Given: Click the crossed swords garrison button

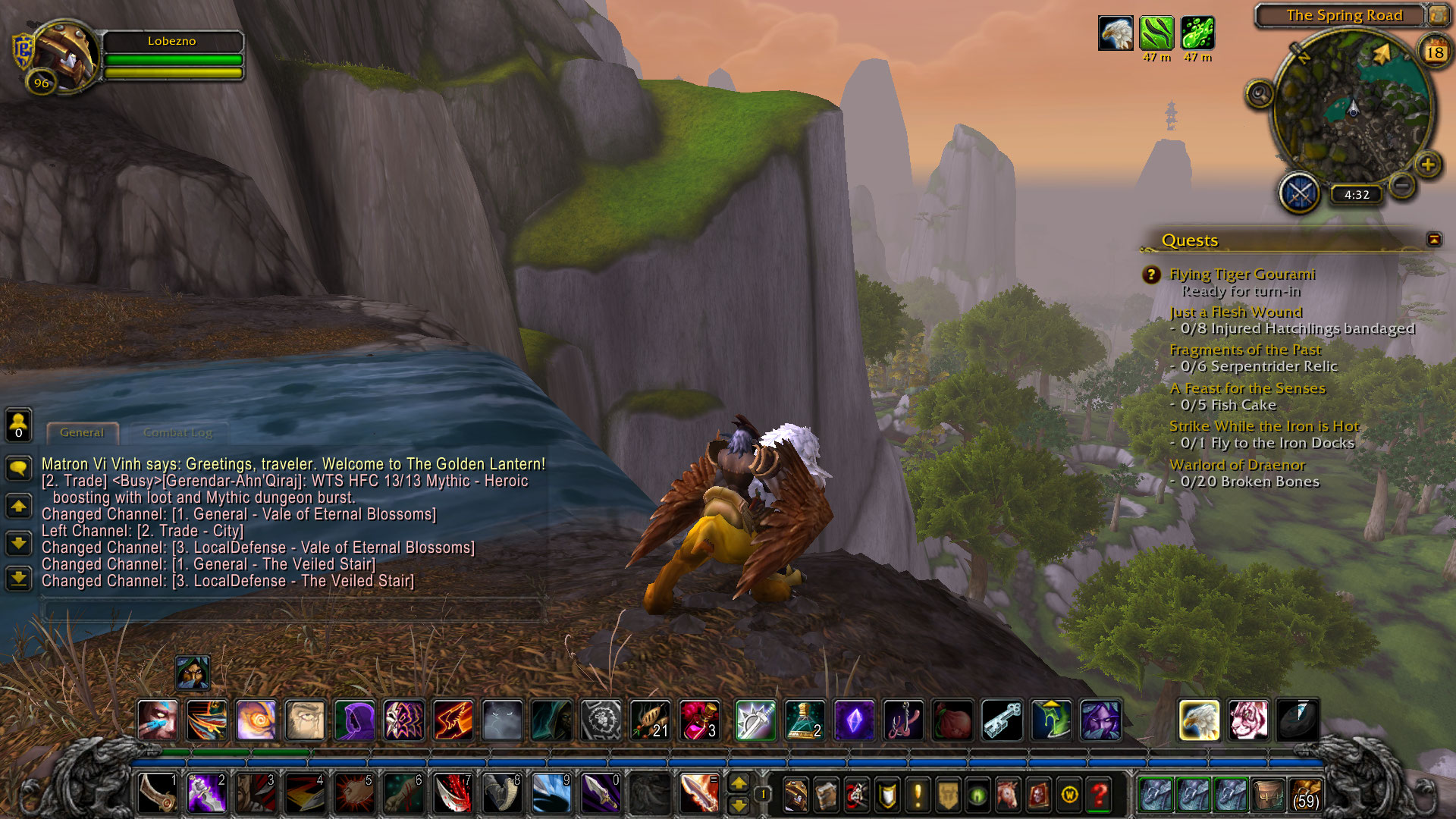Looking at the screenshot, I should (1300, 193).
